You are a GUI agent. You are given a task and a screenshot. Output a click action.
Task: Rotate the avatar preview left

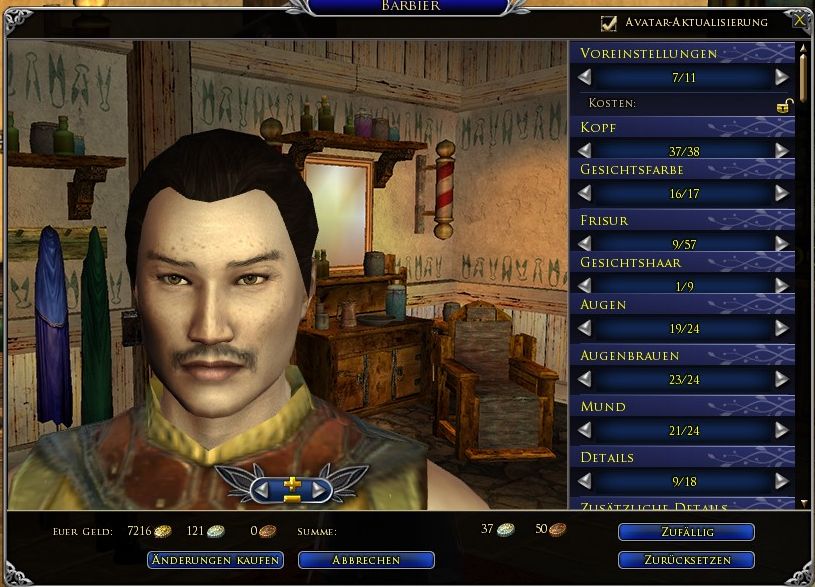coord(262,490)
